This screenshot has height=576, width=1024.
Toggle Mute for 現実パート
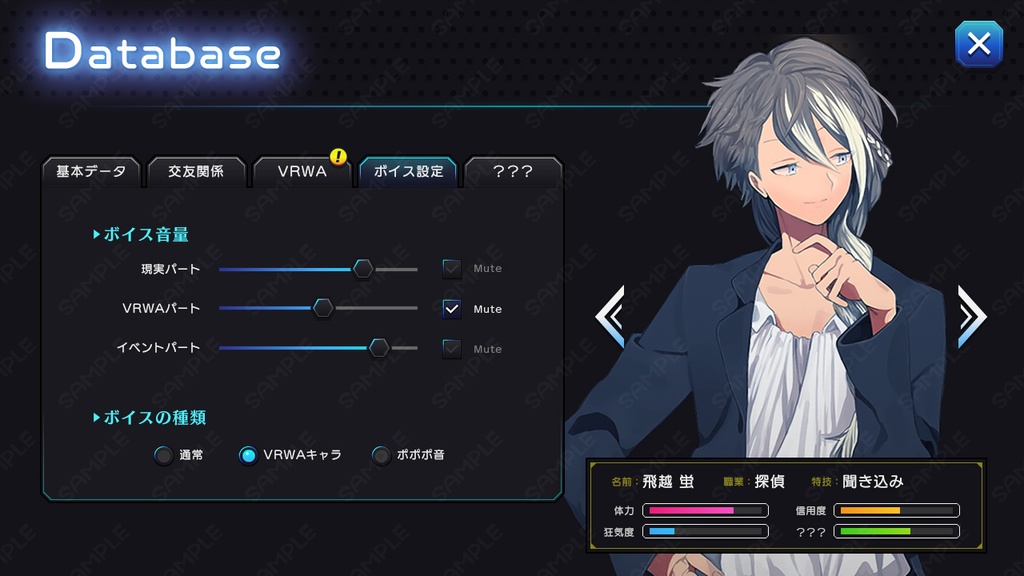[x=452, y=268]
